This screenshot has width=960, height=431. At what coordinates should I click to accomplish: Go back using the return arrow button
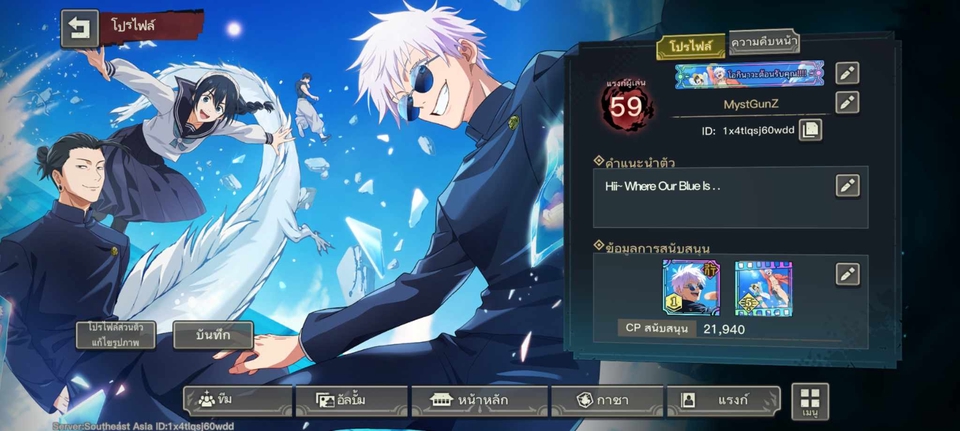tap(79, 29)
